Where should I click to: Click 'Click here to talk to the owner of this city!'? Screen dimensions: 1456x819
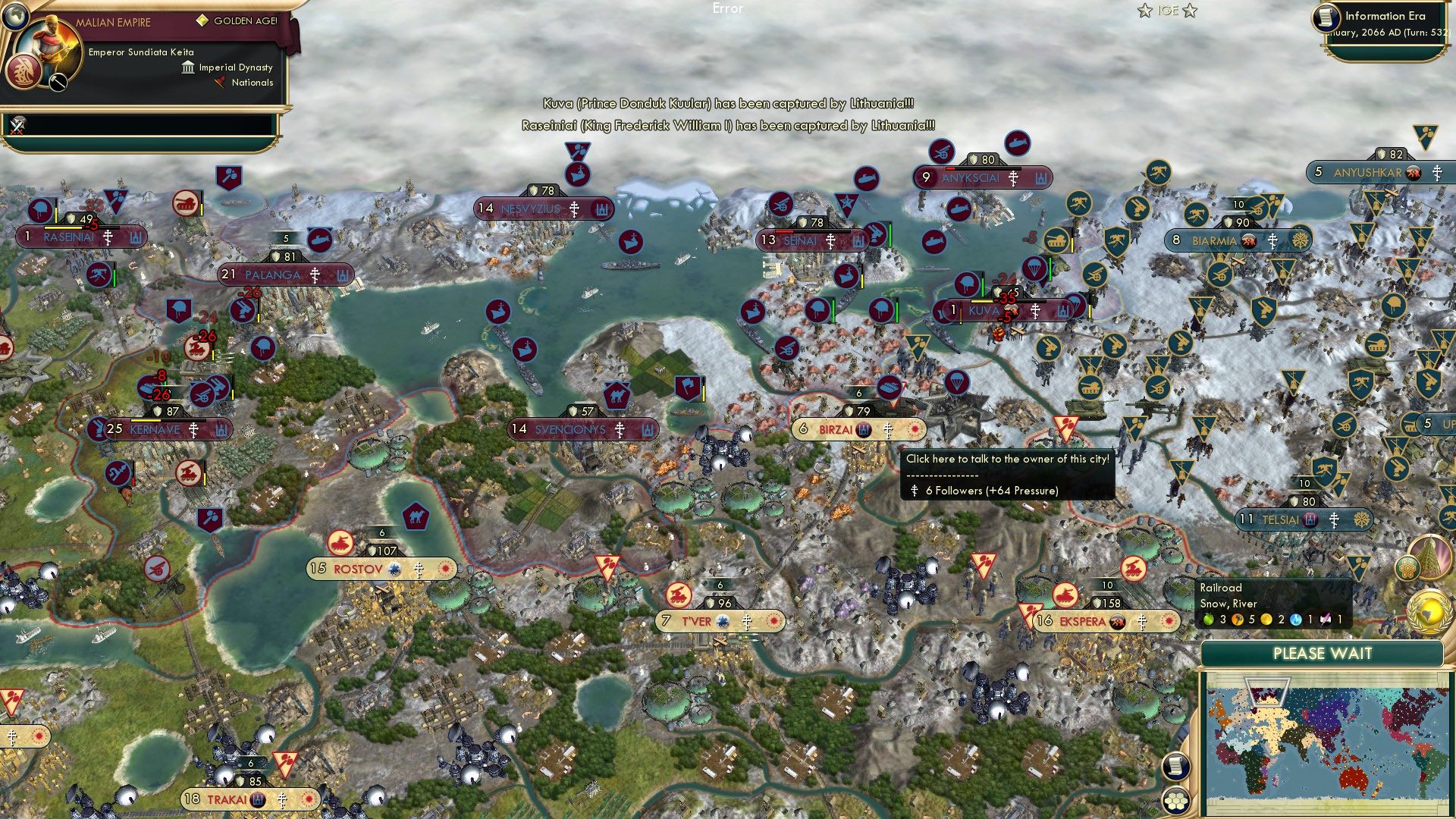click(x=1010, y=458)
